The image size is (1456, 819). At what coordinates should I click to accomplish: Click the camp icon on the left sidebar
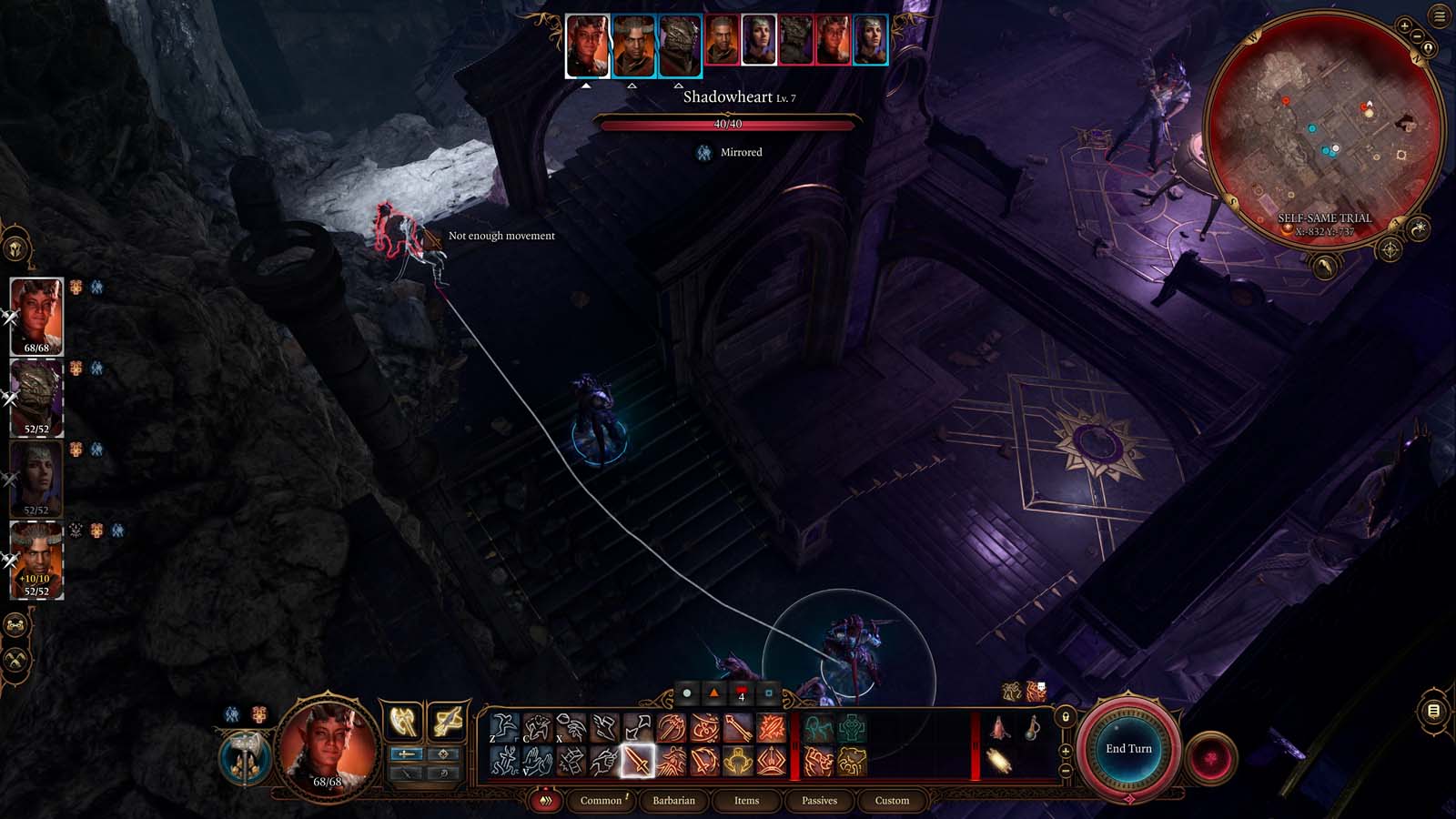pyautogui.click(x=15, y=624)
